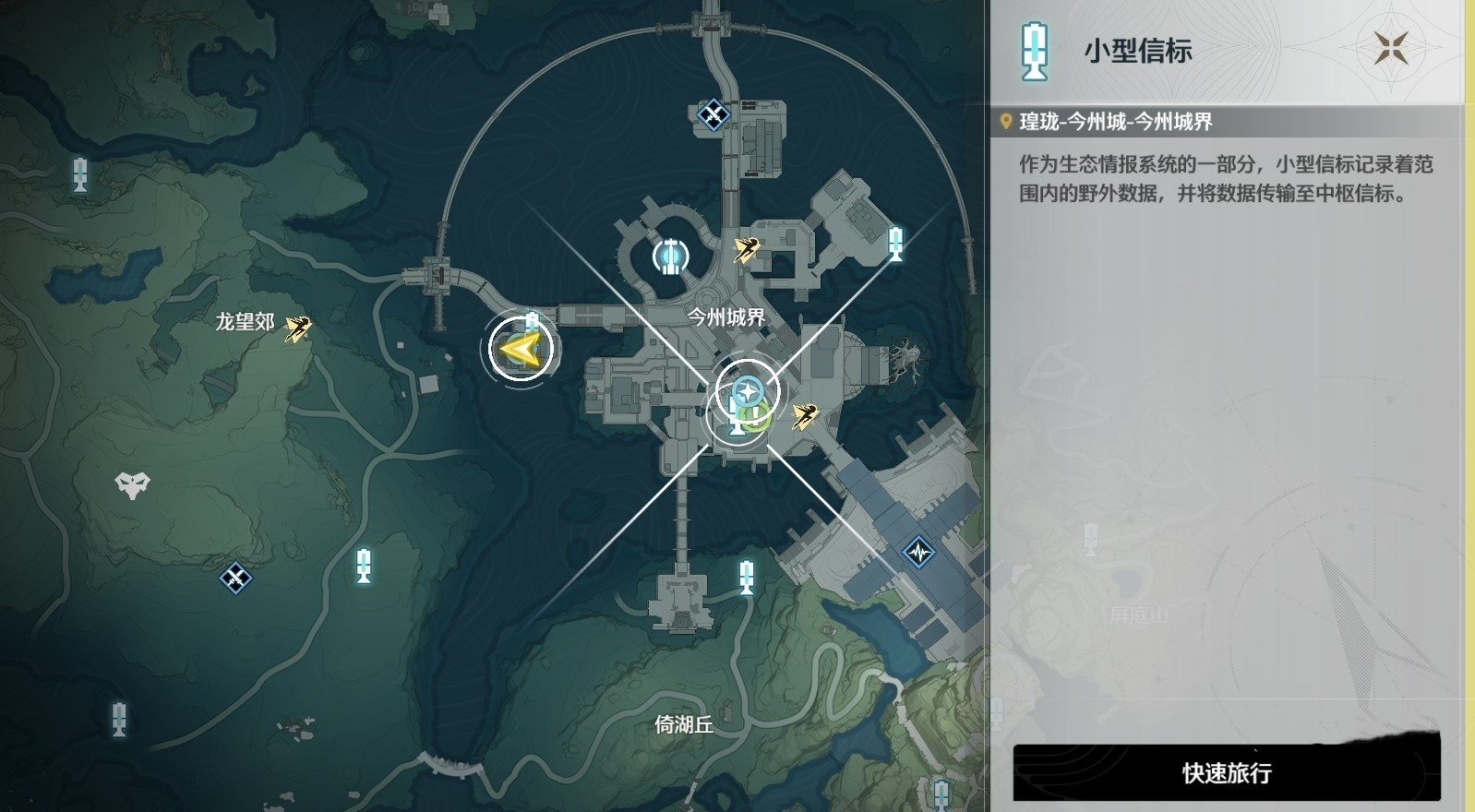
Task: Select the yellow beast marker near 龙望郊
Action: [x=297, y=330]
